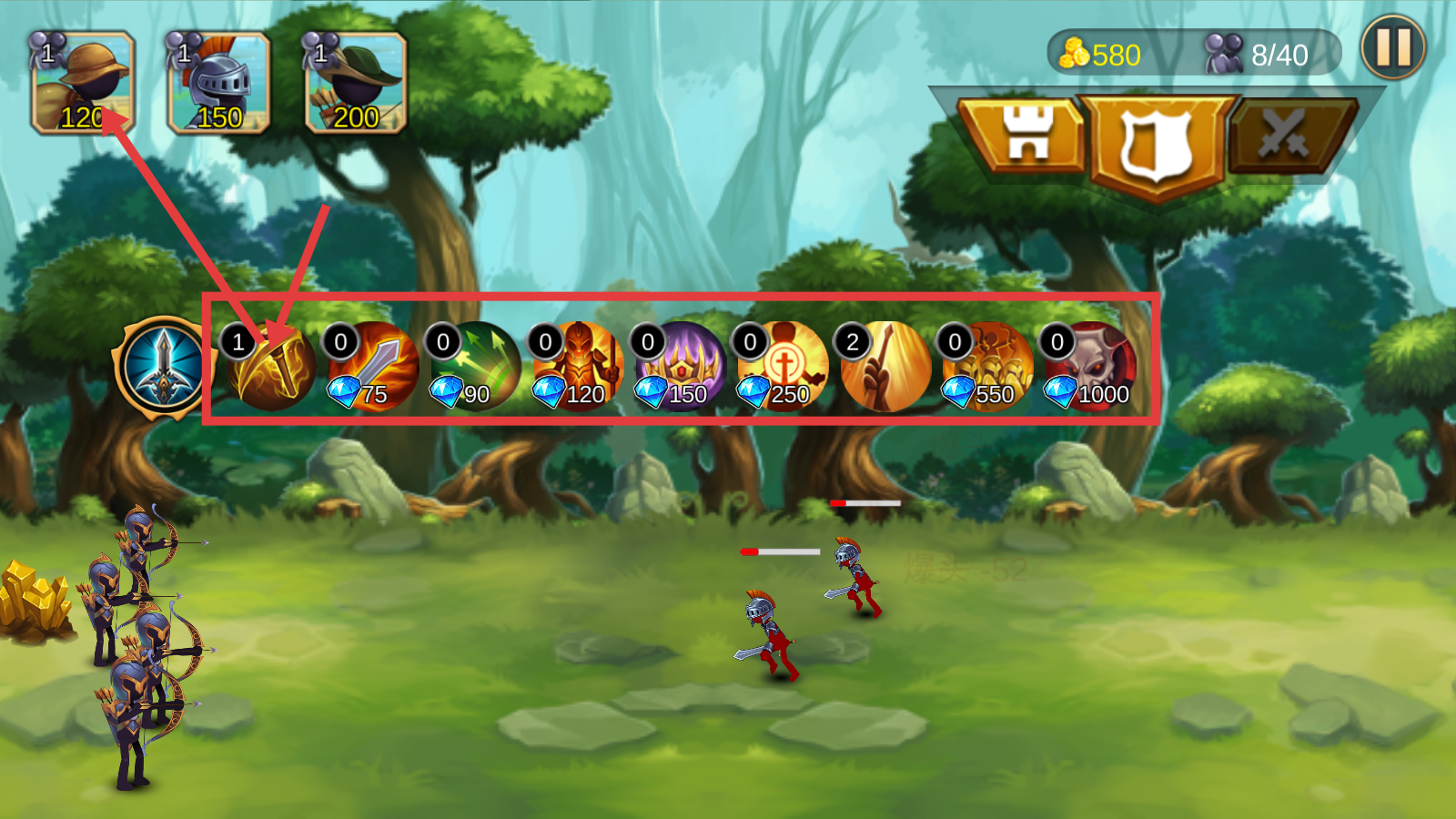Activate the raised staff hand skill

point(885,367)
